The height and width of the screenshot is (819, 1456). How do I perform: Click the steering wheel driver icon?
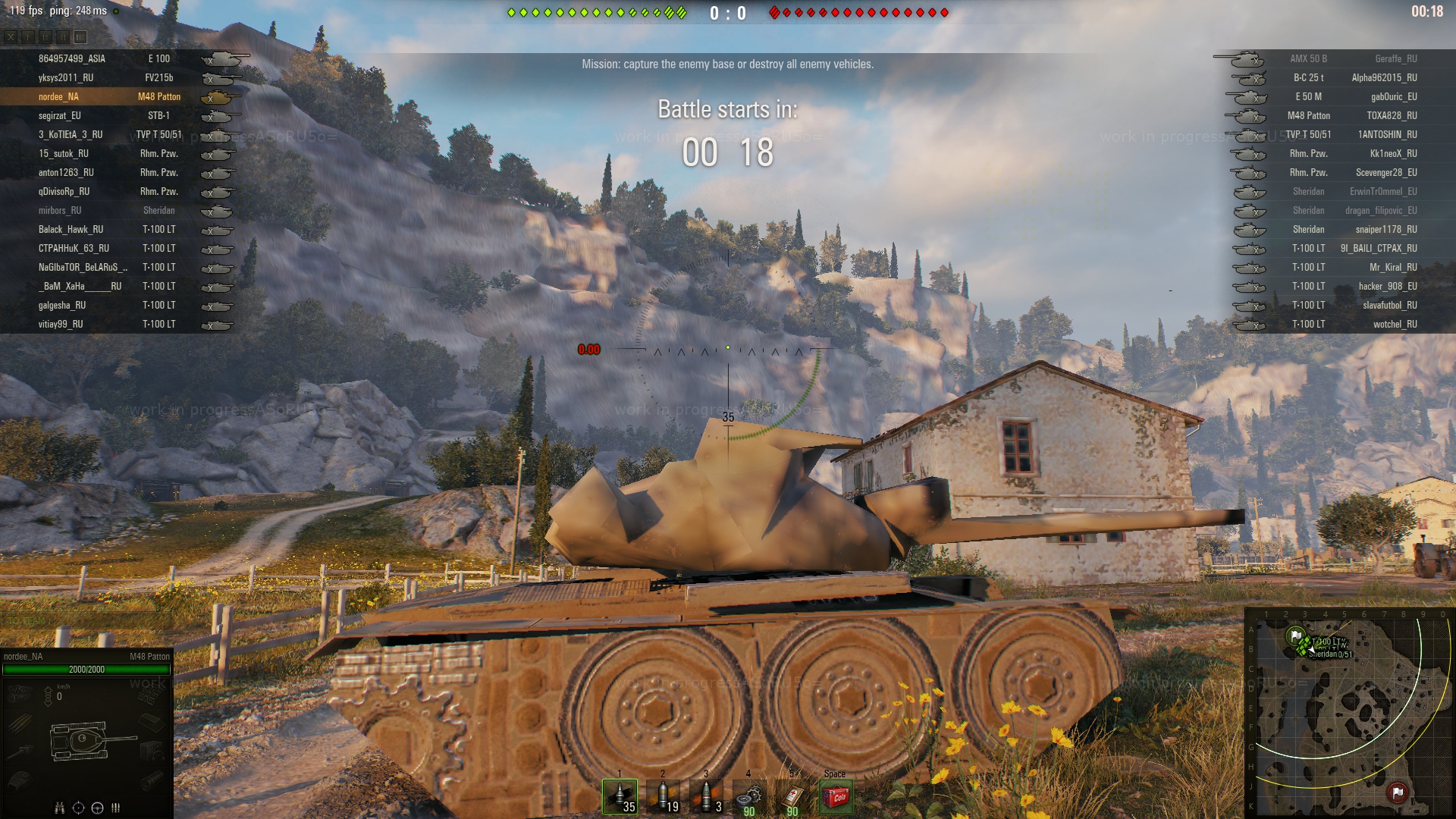click(97, 808)
